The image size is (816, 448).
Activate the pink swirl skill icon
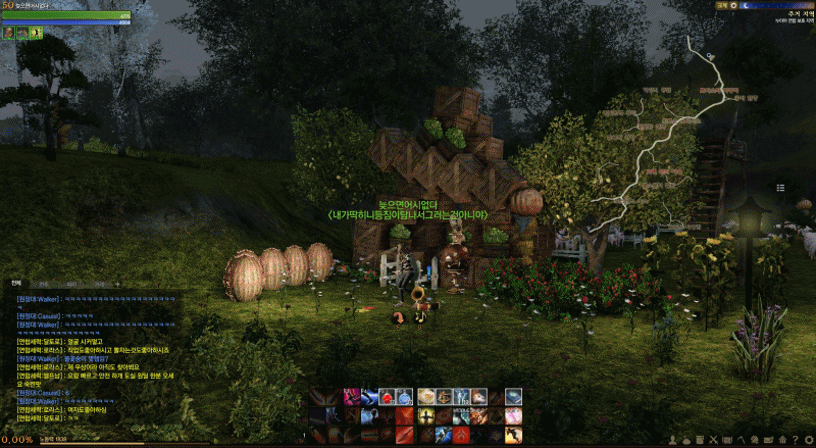pyautogui.click(x=352, y=396)
